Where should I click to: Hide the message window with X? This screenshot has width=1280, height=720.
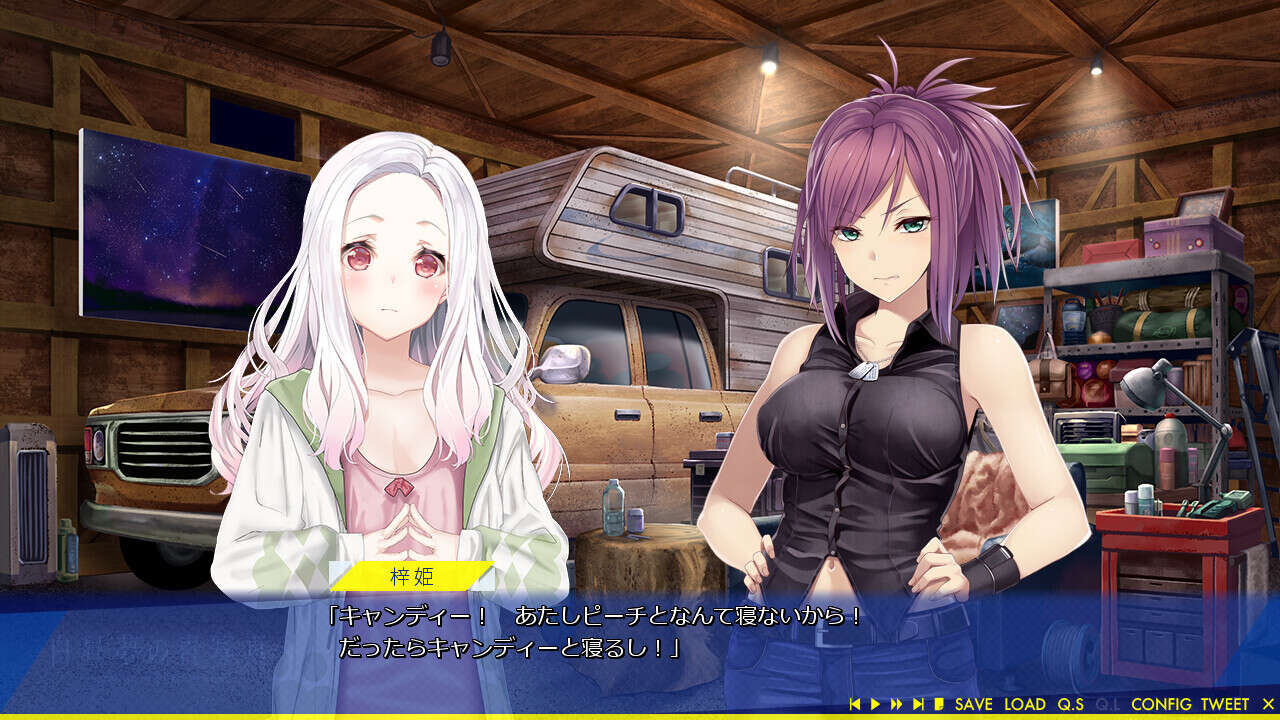pyautogui.click(x=1268, y=705)
